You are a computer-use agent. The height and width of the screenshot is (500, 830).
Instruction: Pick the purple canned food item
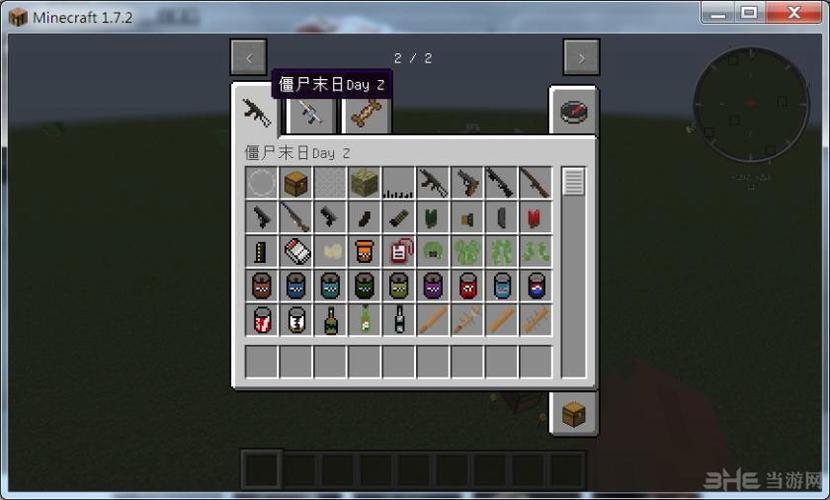pos(432,285)
